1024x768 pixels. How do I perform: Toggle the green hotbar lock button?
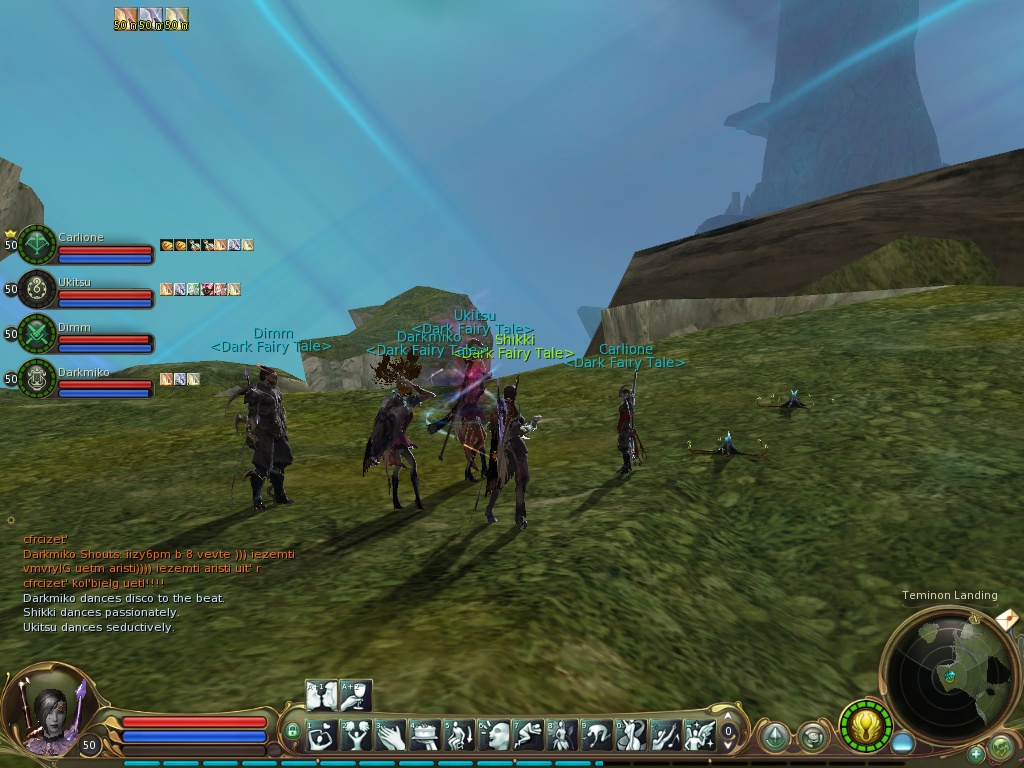click(292, 732)
